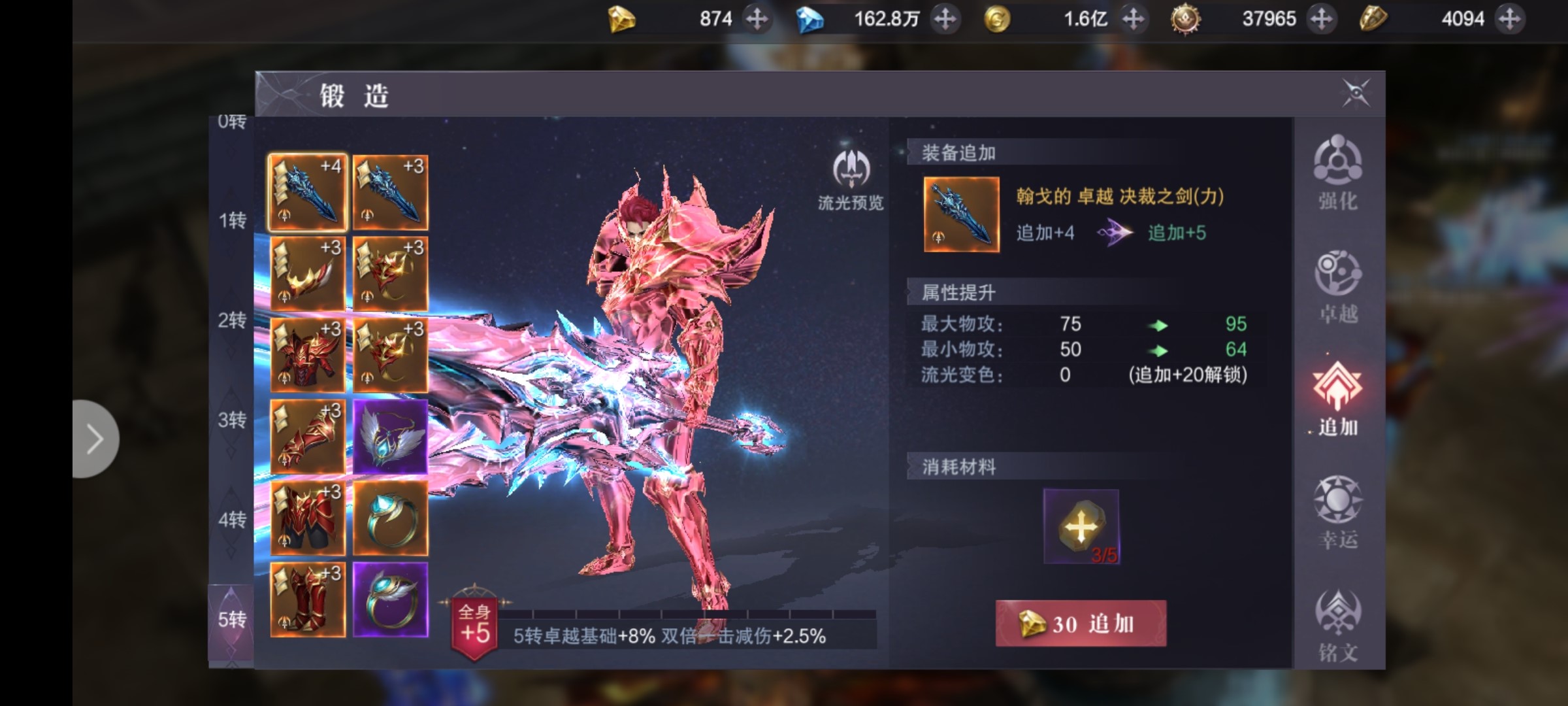Select the red boots slot
Image resolution: width=1568 pixels, height=706 pixels.
[308, 599]
